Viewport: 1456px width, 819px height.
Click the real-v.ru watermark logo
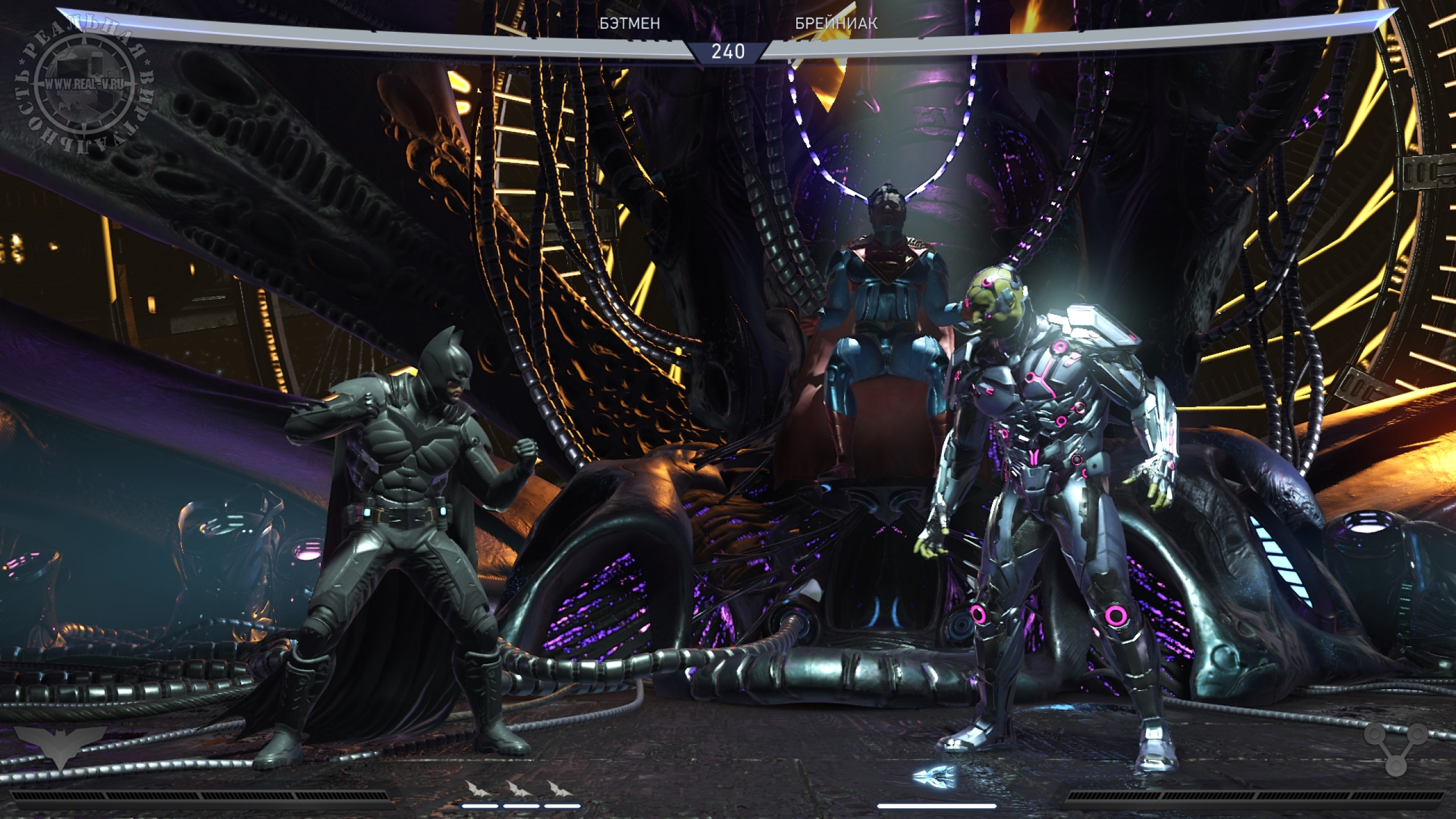pyautogui.click(x=85, y=84)
